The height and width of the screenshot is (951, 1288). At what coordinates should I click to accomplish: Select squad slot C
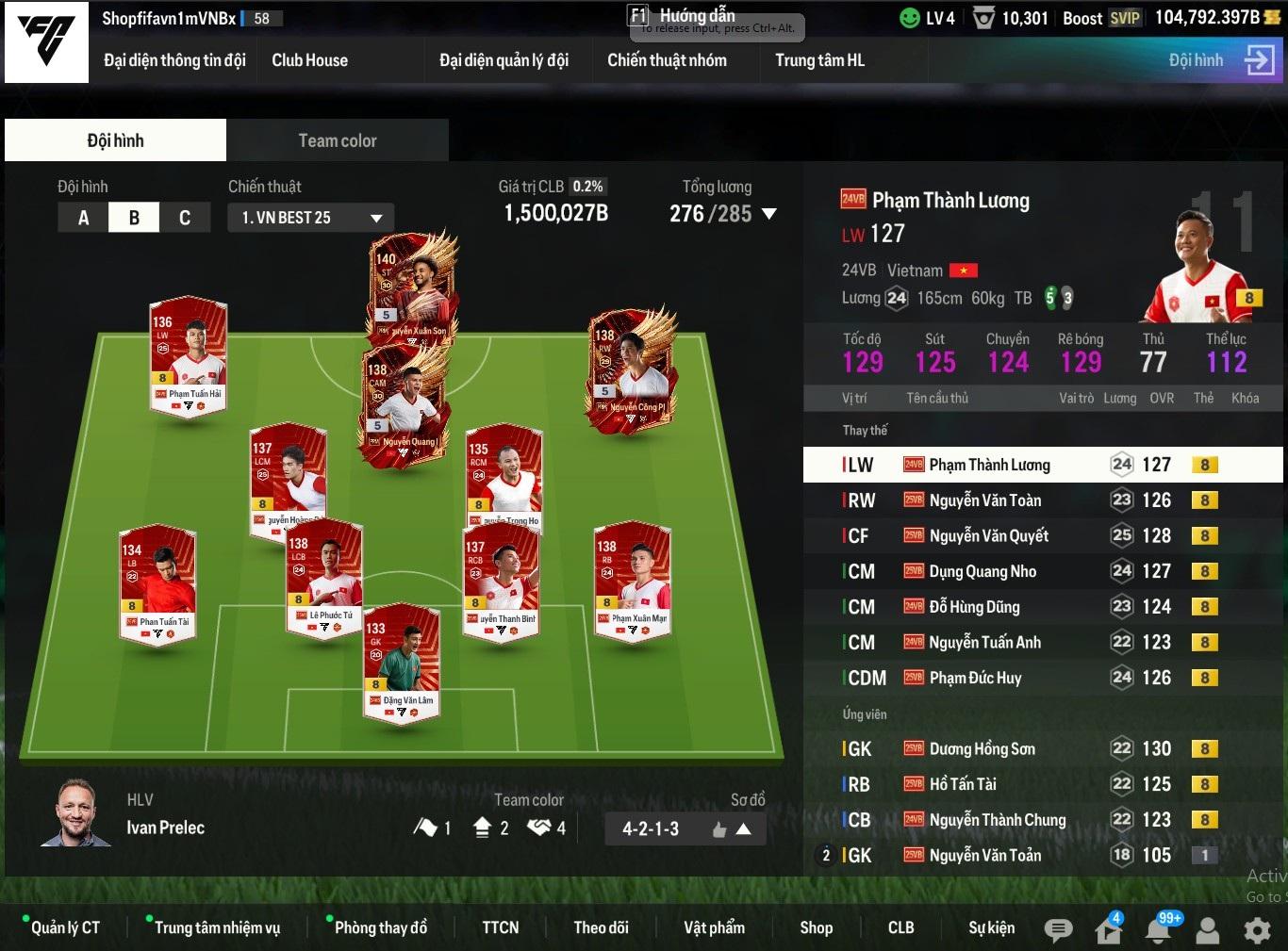[x=185, y=218]
